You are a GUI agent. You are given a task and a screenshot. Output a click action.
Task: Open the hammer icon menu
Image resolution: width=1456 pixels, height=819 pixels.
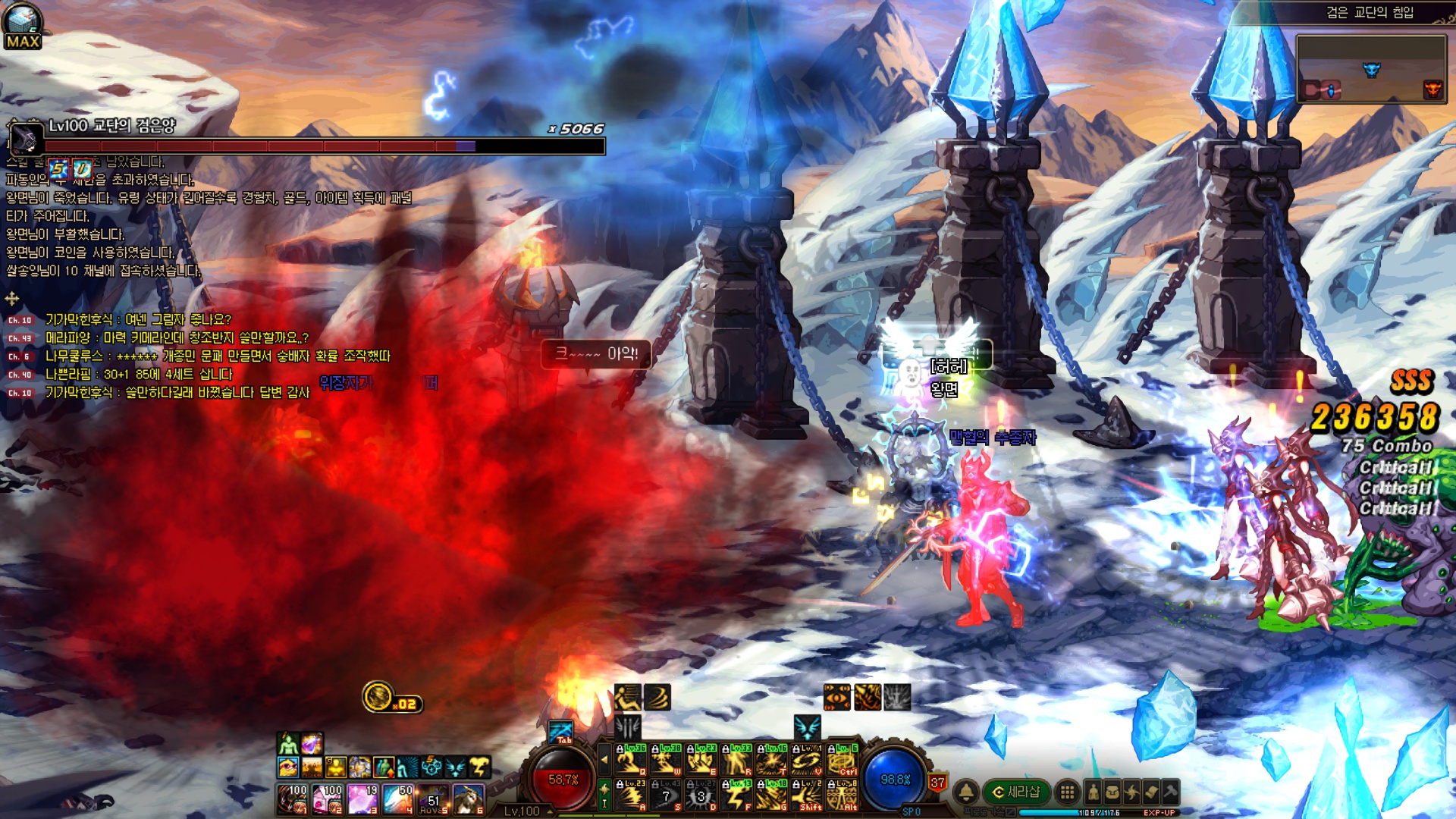pyautogui.click(x=1170, y=792)
